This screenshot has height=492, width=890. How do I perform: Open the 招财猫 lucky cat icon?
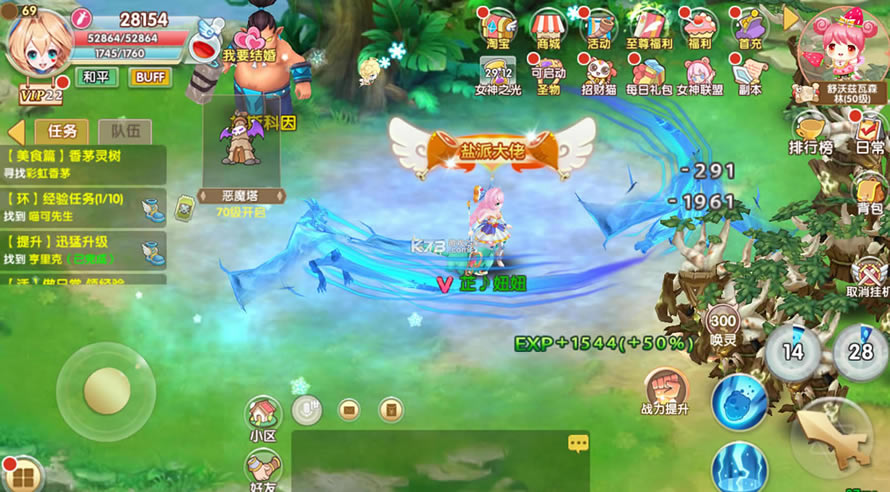pos(598,73)
